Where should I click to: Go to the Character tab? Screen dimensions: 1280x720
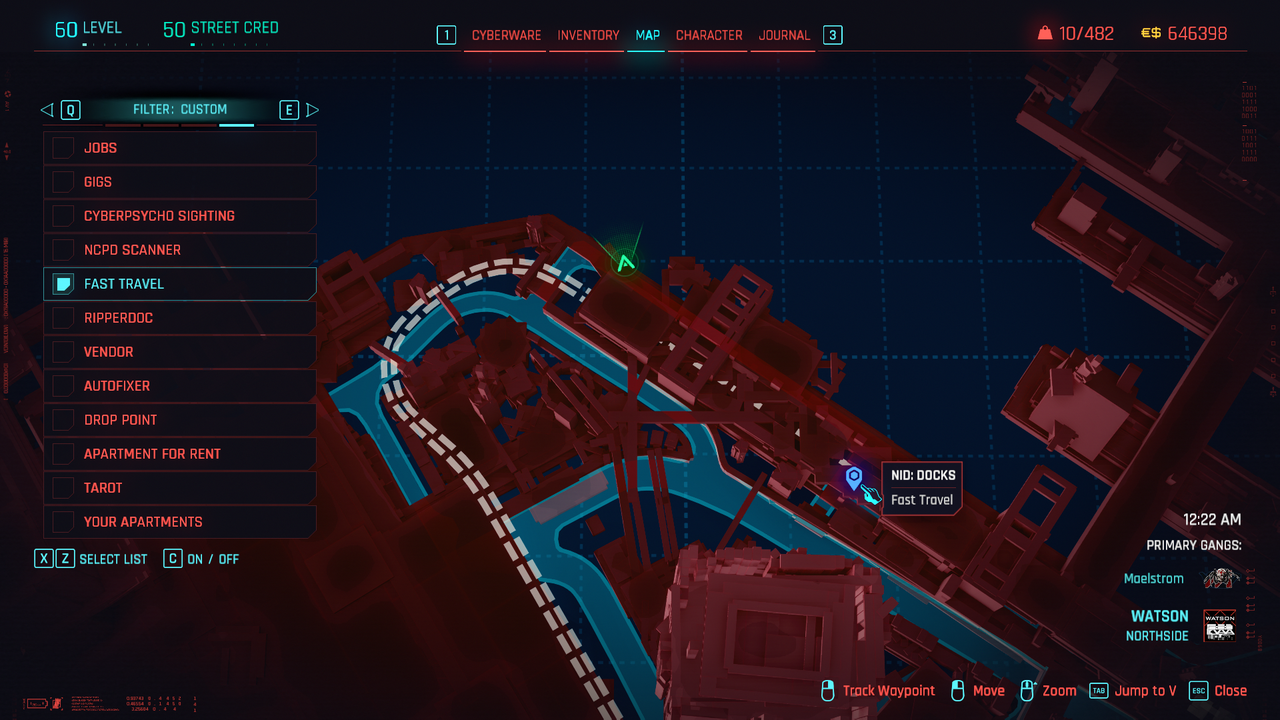pyautogui.click(x=709, y=35)
